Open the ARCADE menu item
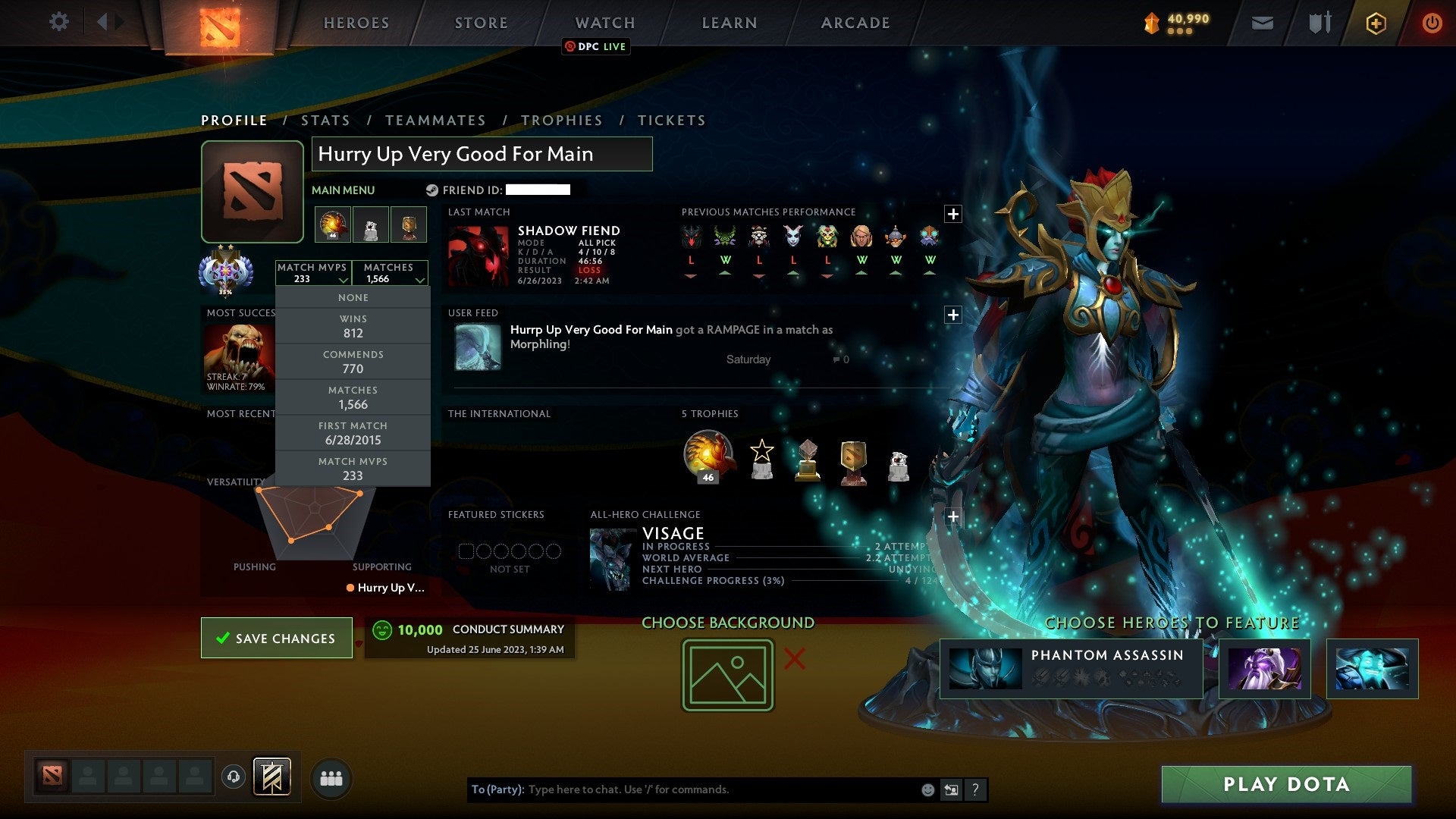Screen dimensions: 1456x819 point(855,23)
